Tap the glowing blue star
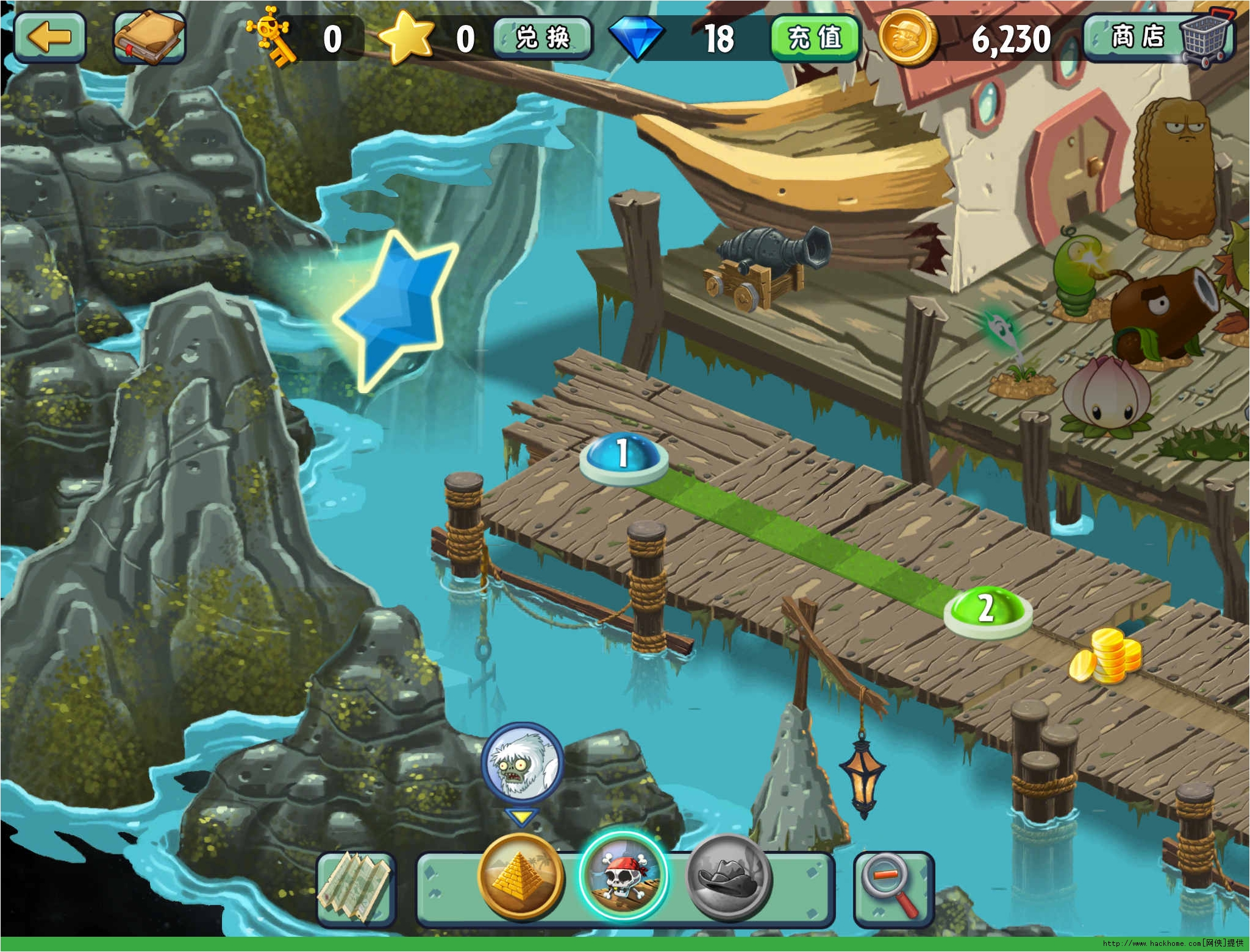Image resolution: width=1250 pixels, height=952 pixels. coord(398,311)
